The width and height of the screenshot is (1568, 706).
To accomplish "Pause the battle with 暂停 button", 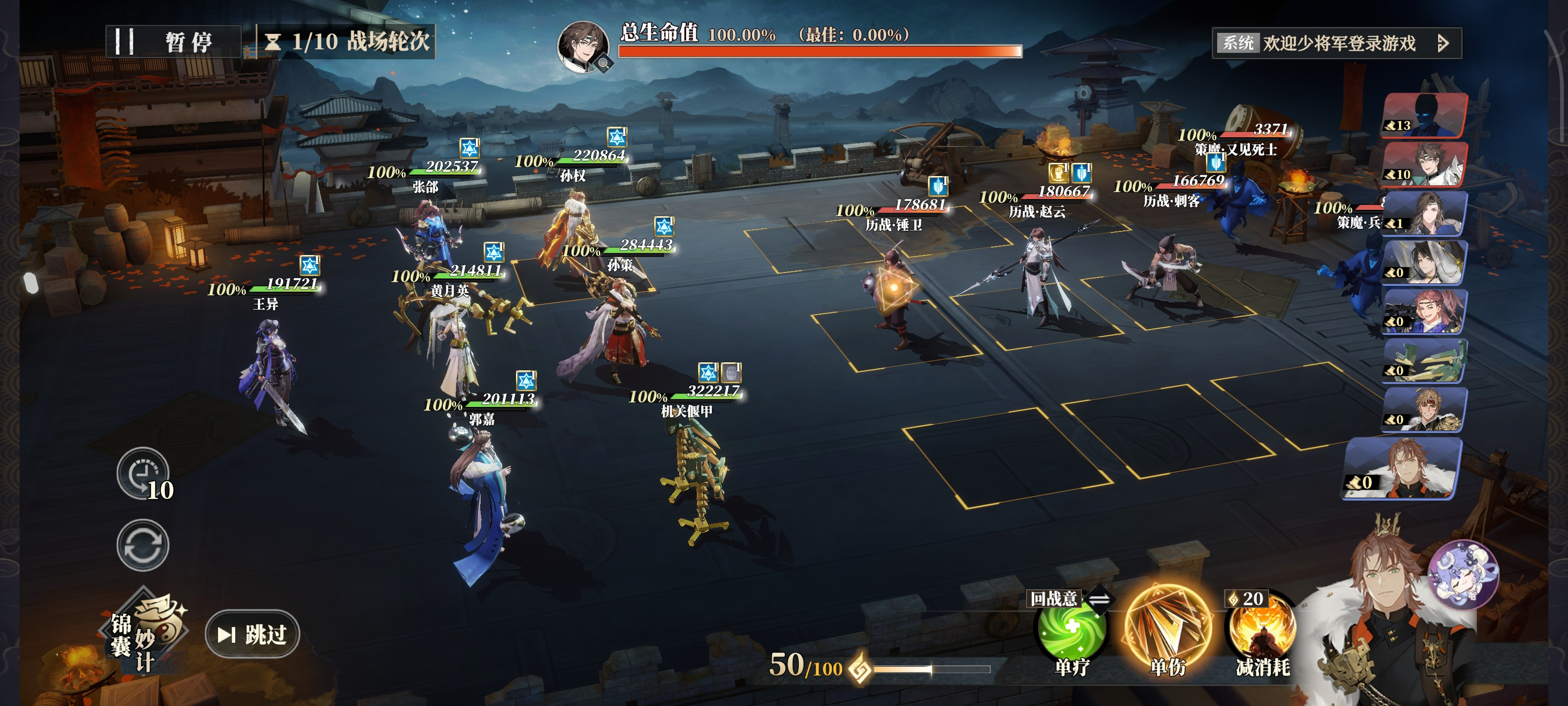I will [173, 42].
